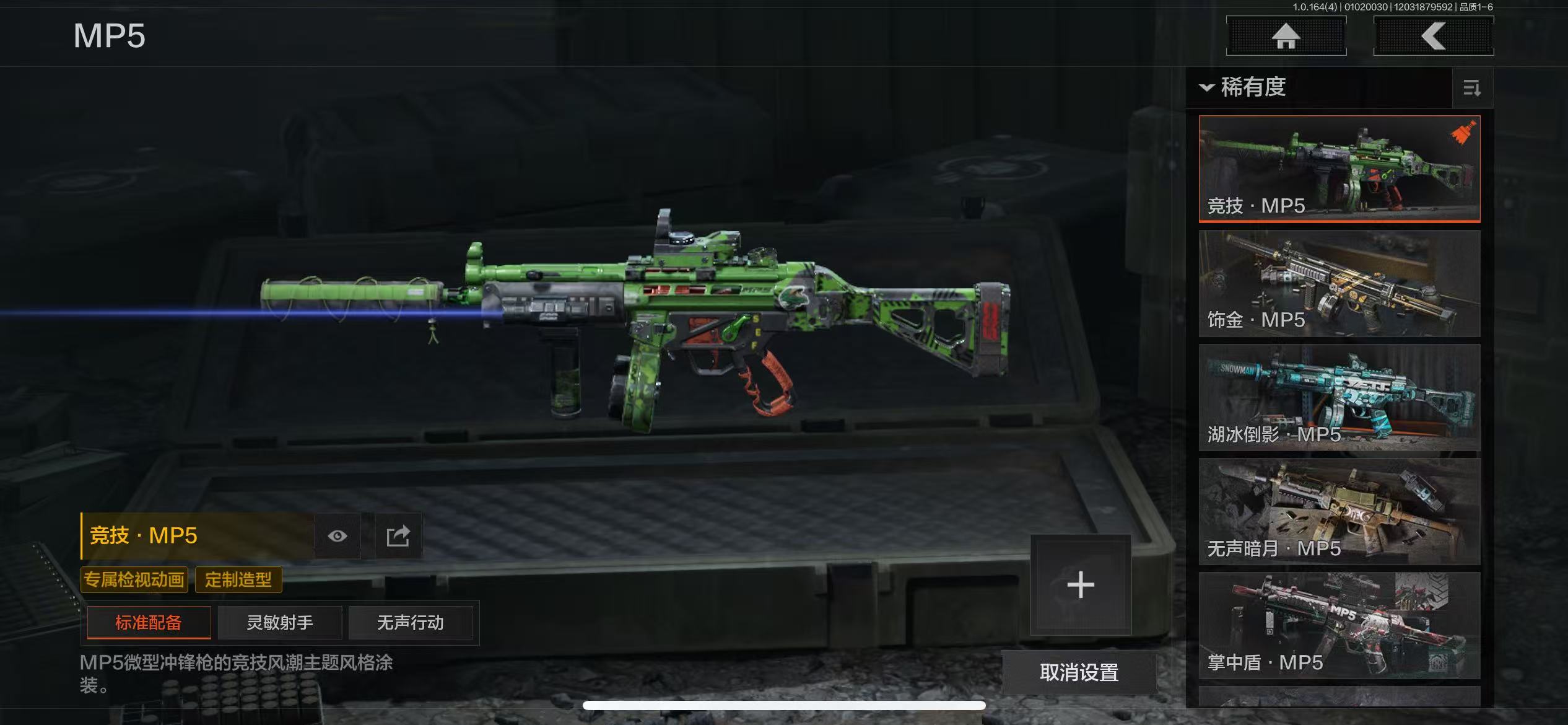This screenshot has width=1568, height=725.
Task: Choose the 饰金 · MP5 skin
Action: [1339, 284]
